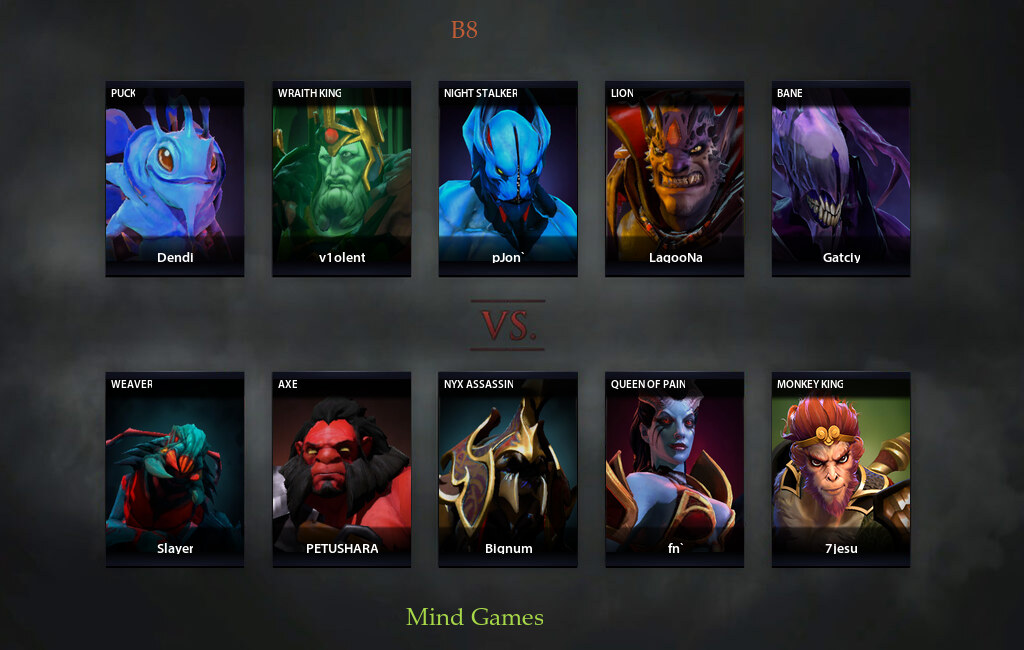Select the Bane hero card
This screenshot has height=650, width=1024.
click(840, 179)
